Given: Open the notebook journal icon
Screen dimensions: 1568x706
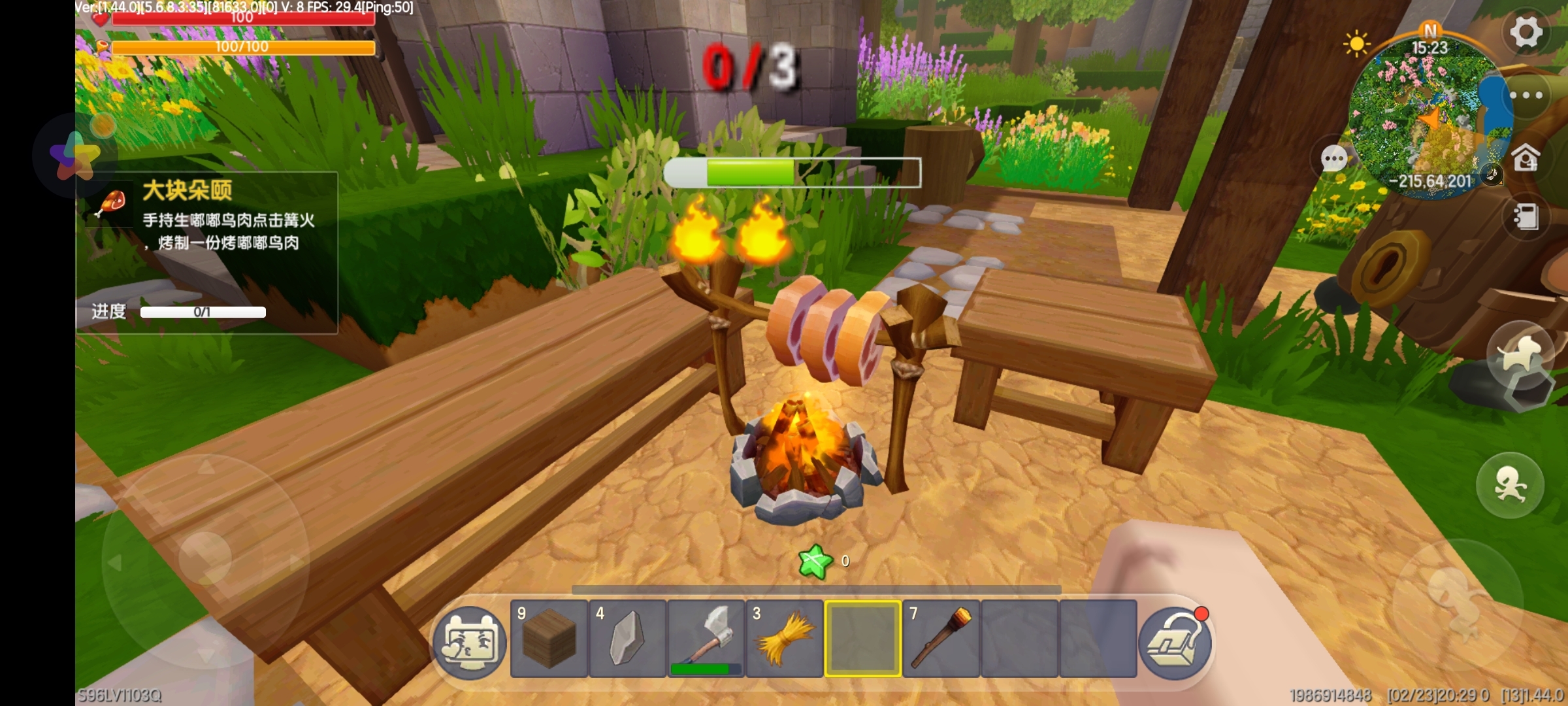Looking at the screenshot, I should click(1526, 217).
